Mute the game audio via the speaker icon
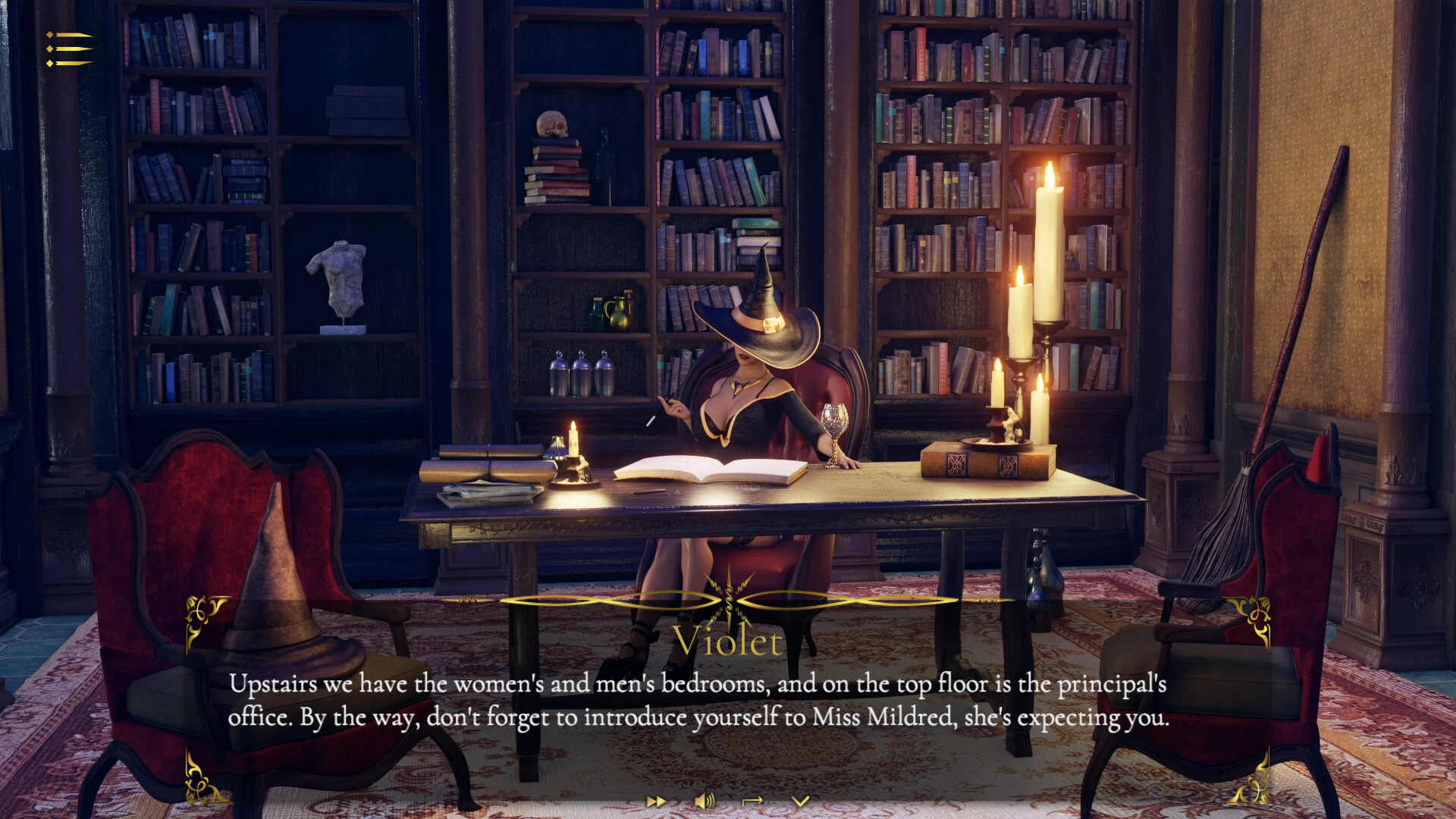This screenshot has height=819, width=1456. coord(705,801)
